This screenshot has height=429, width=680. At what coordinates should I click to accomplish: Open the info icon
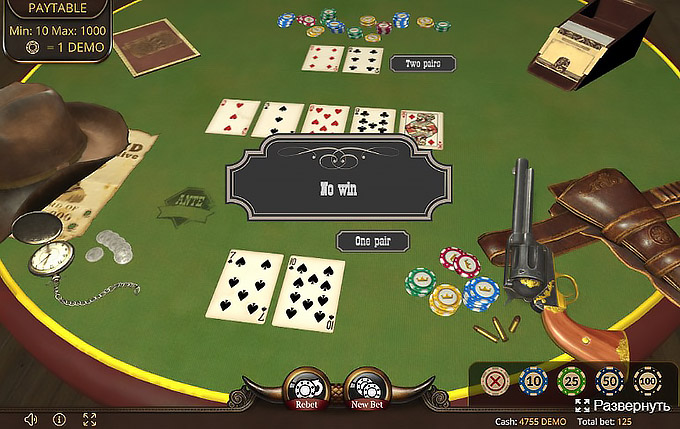coord(59,419)
